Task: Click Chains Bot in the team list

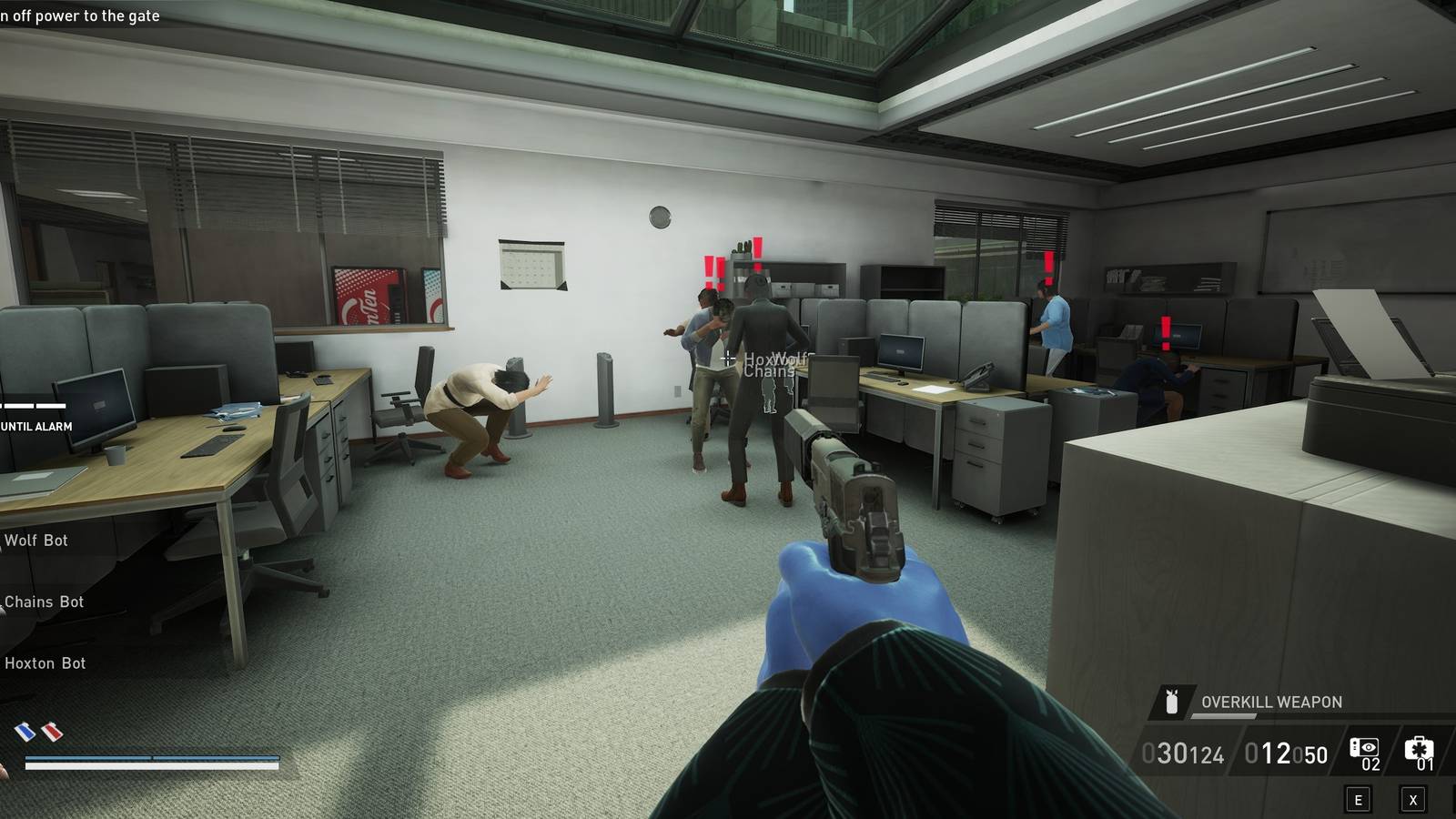Action: pos(42,602)
